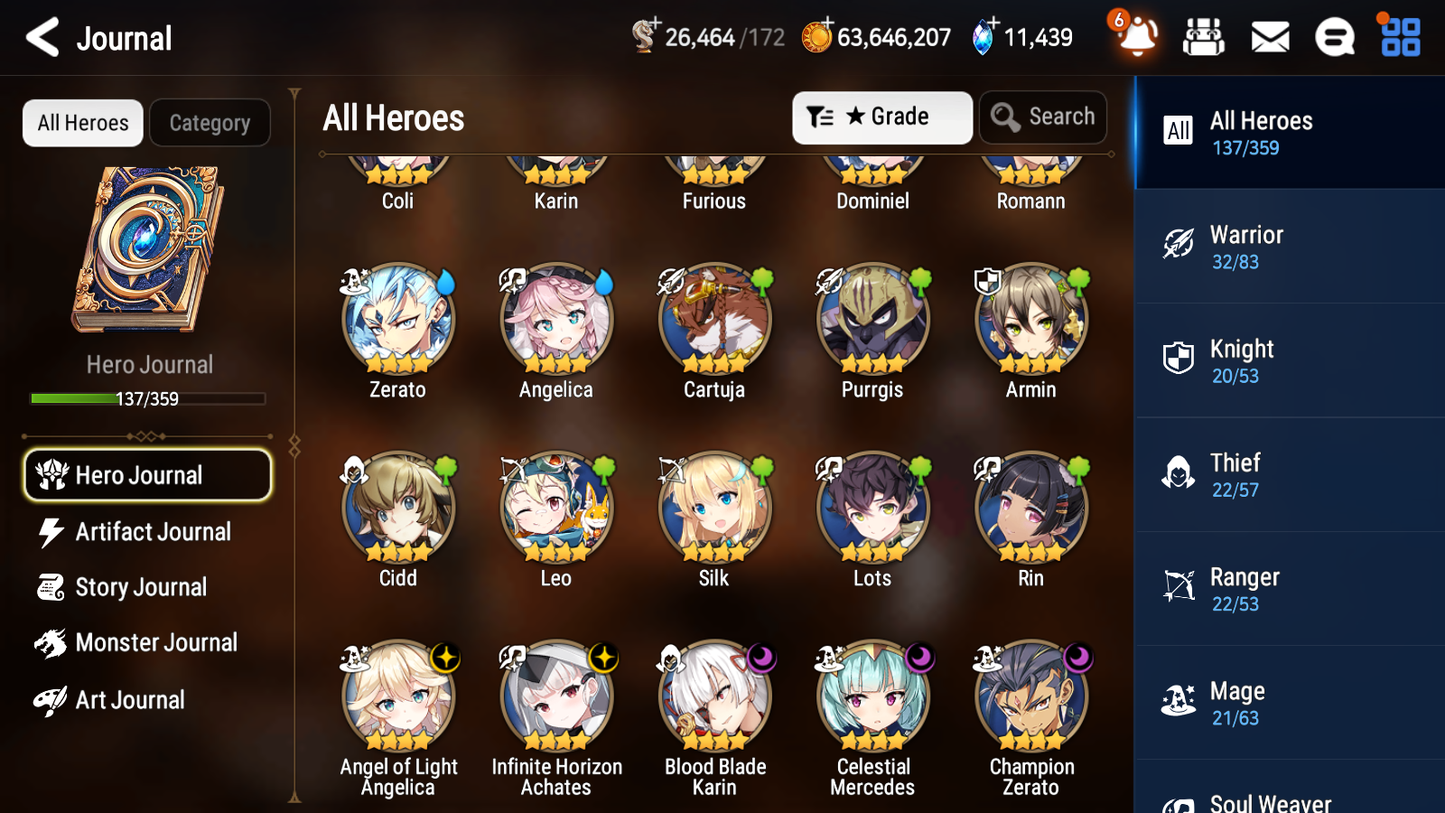The width and height of the screenshot is (1445, 813).
Task: Go back using the Journal back arrow
Action: tap(42, 37)
